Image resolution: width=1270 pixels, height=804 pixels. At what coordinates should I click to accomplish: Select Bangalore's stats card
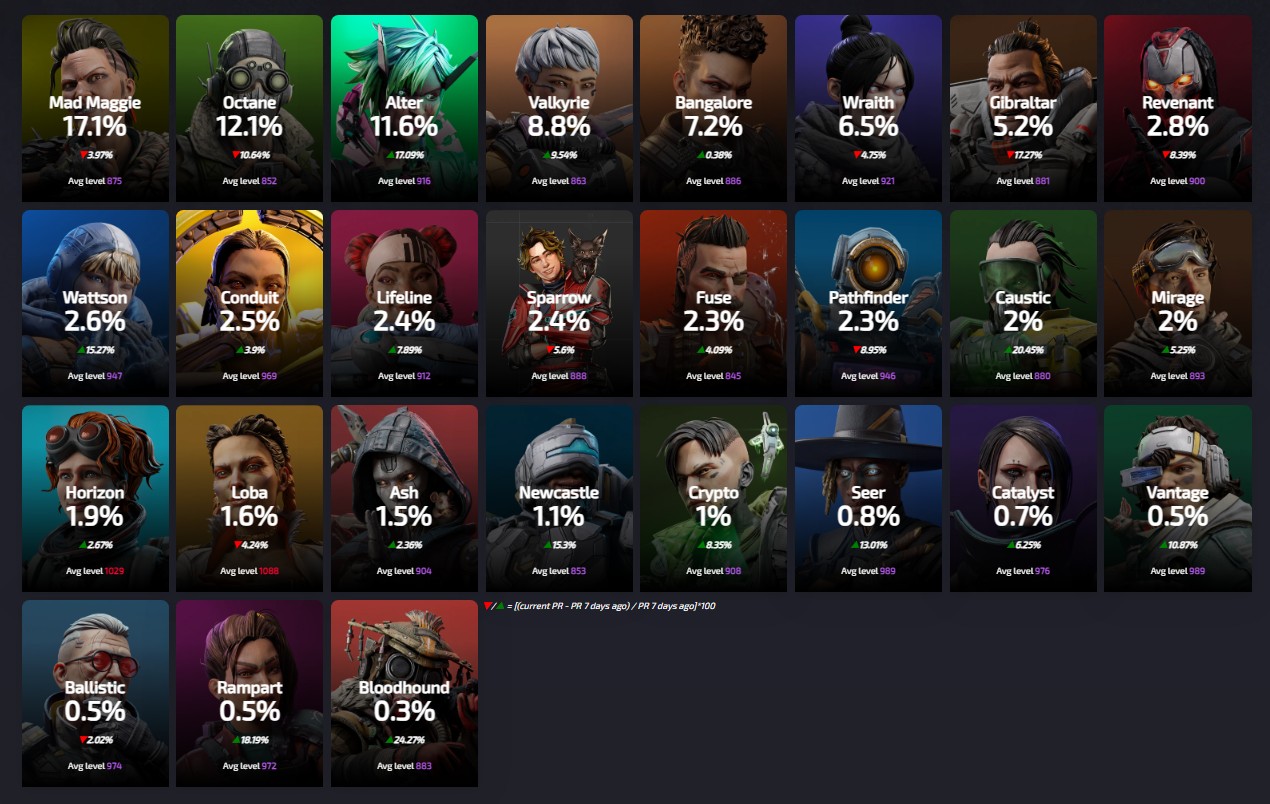pos(713,108)
